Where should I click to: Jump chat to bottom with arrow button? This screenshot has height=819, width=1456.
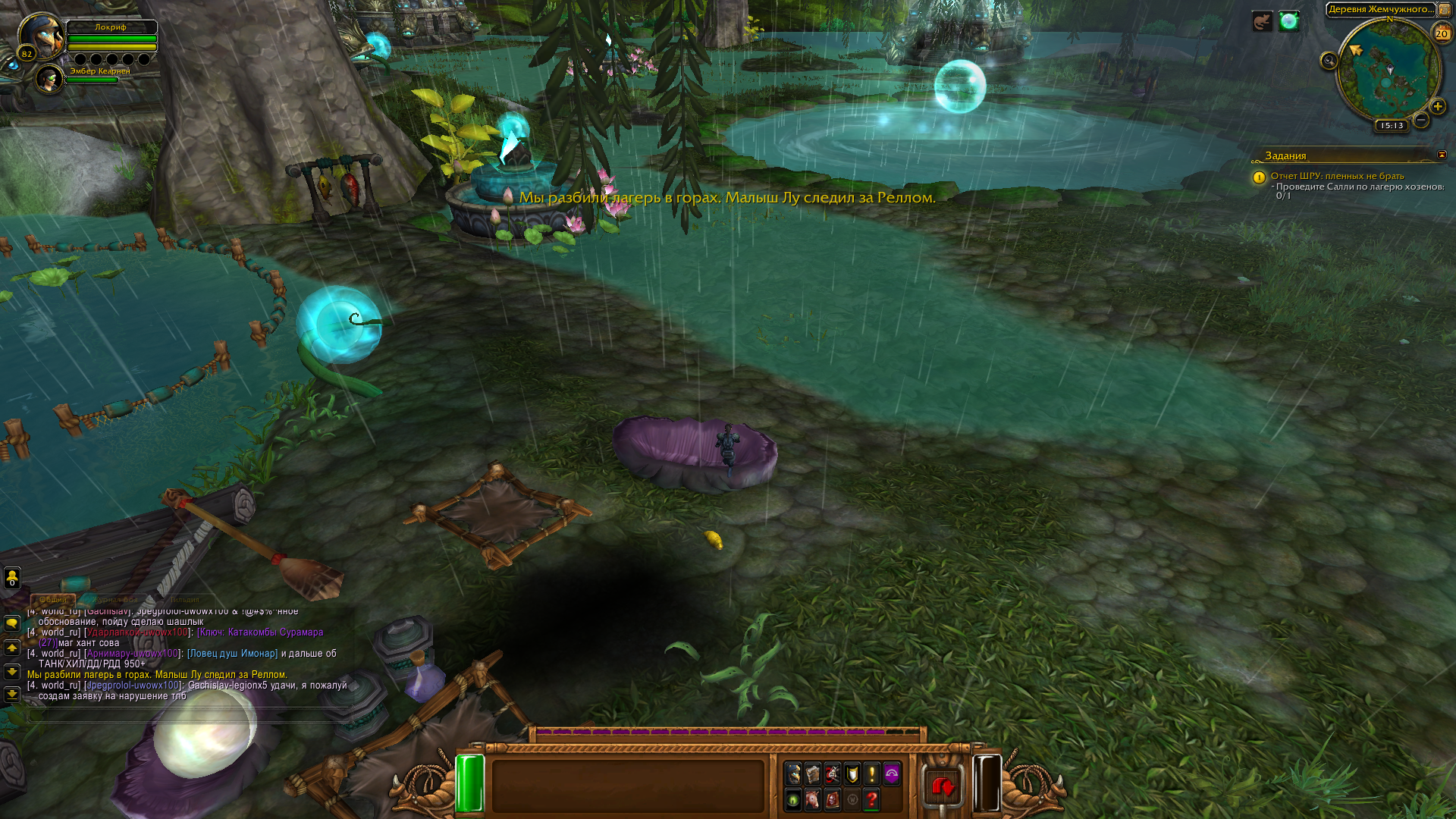coord(12,694)
